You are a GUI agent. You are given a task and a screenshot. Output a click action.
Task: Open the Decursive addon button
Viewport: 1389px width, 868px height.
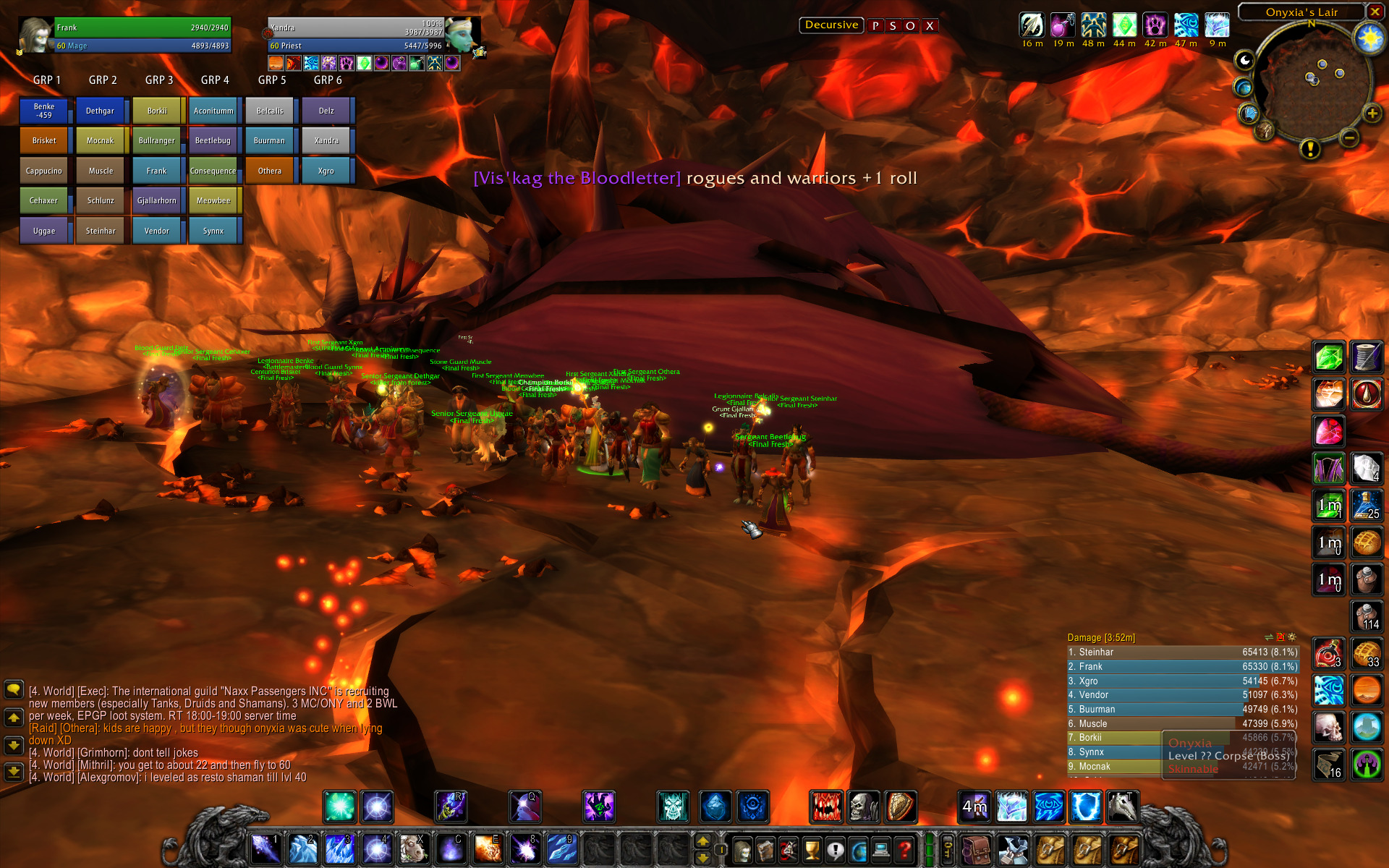click(x=831, y=25)
